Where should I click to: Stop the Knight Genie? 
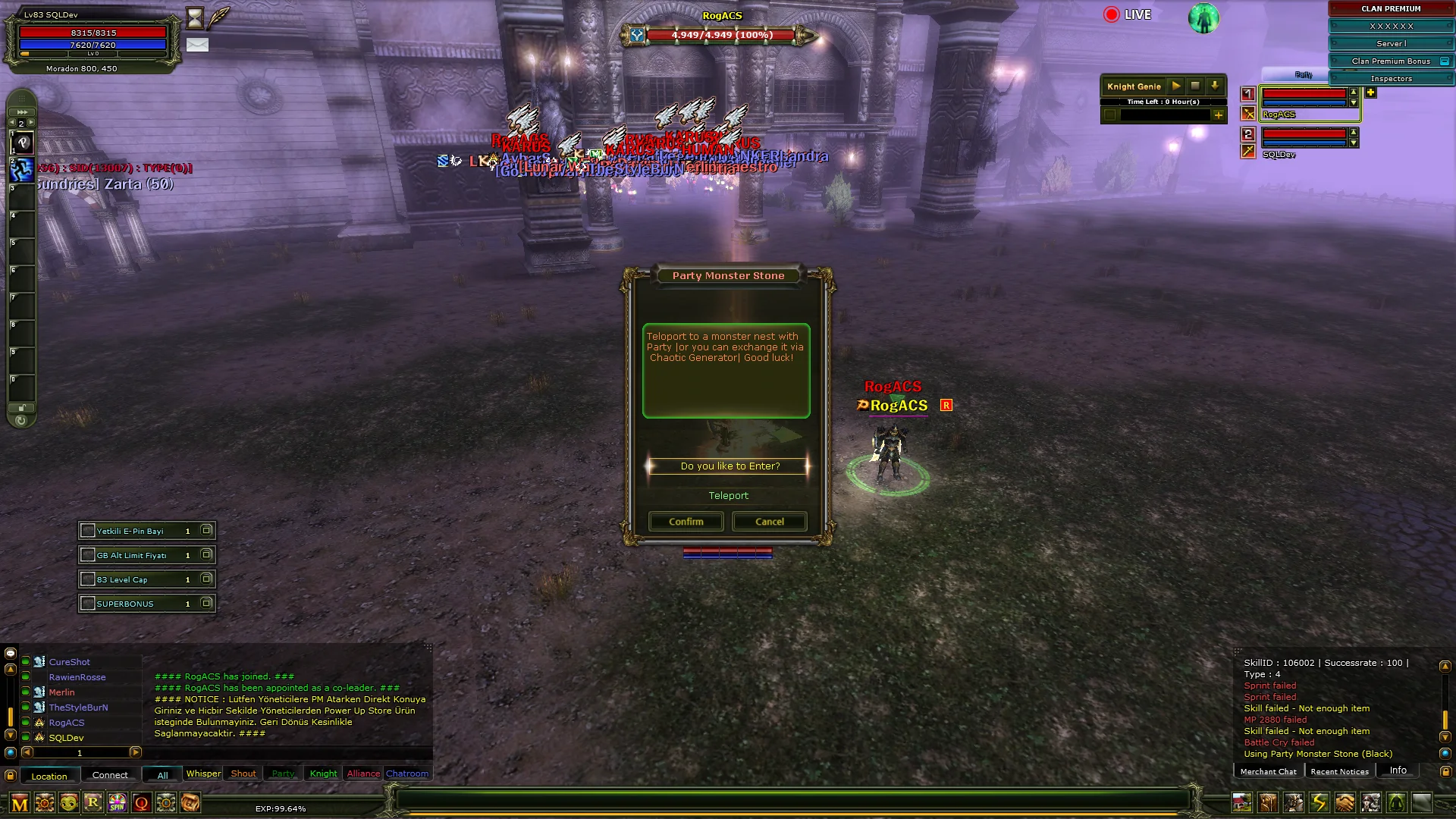(x=1195, y=86)
